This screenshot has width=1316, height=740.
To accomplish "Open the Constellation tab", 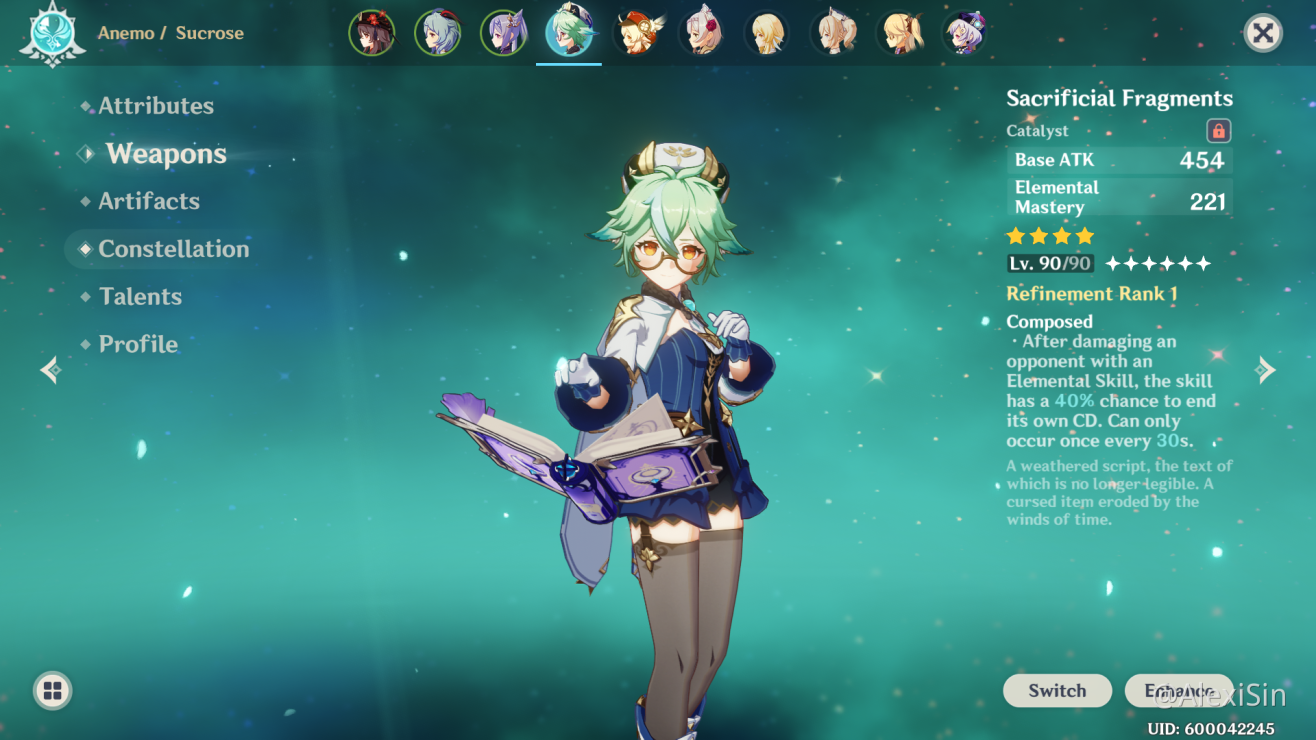I will [173, 249].
